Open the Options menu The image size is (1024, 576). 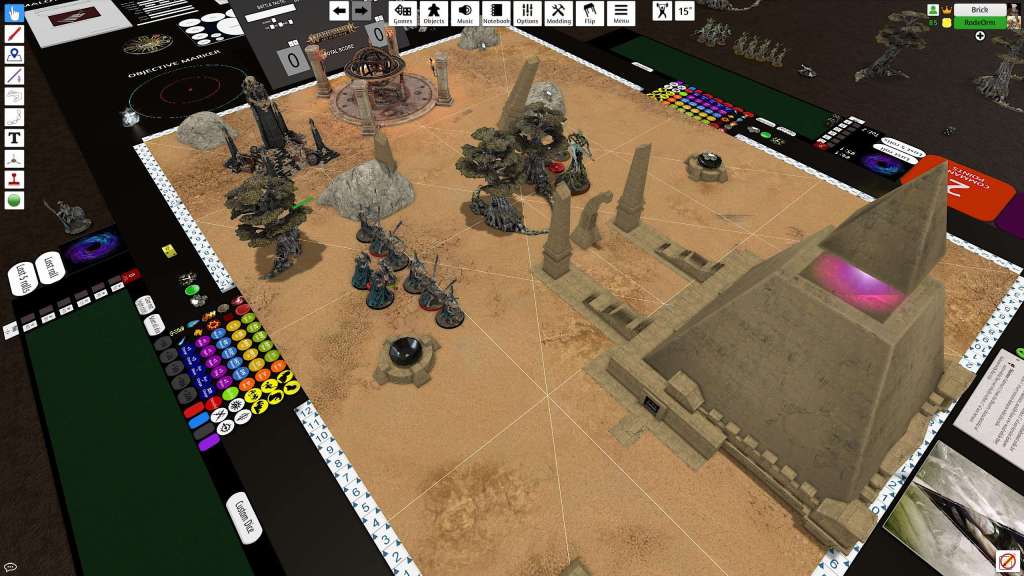click(527, 12)
